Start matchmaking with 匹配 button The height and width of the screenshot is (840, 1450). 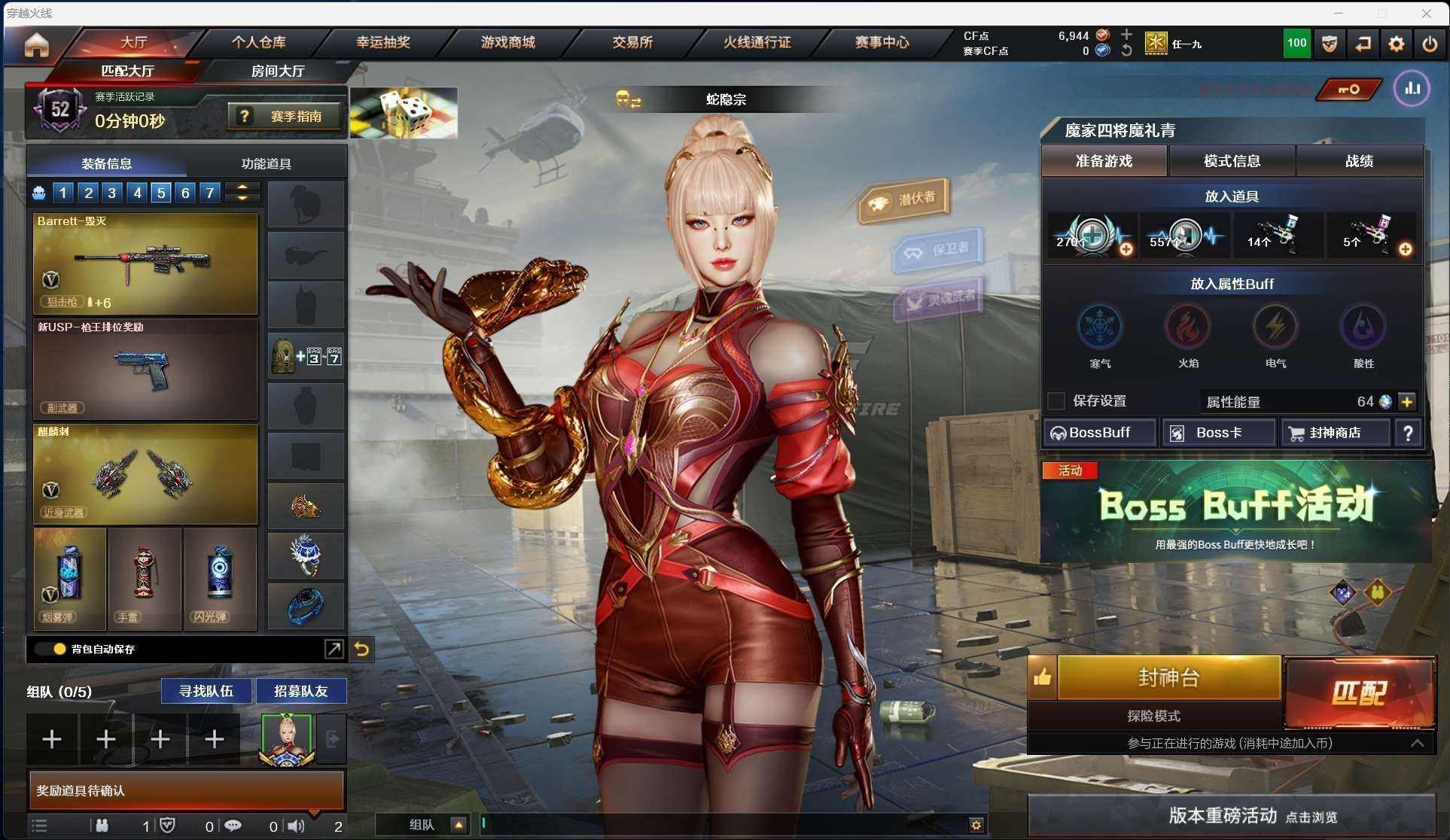point(1360,692)
